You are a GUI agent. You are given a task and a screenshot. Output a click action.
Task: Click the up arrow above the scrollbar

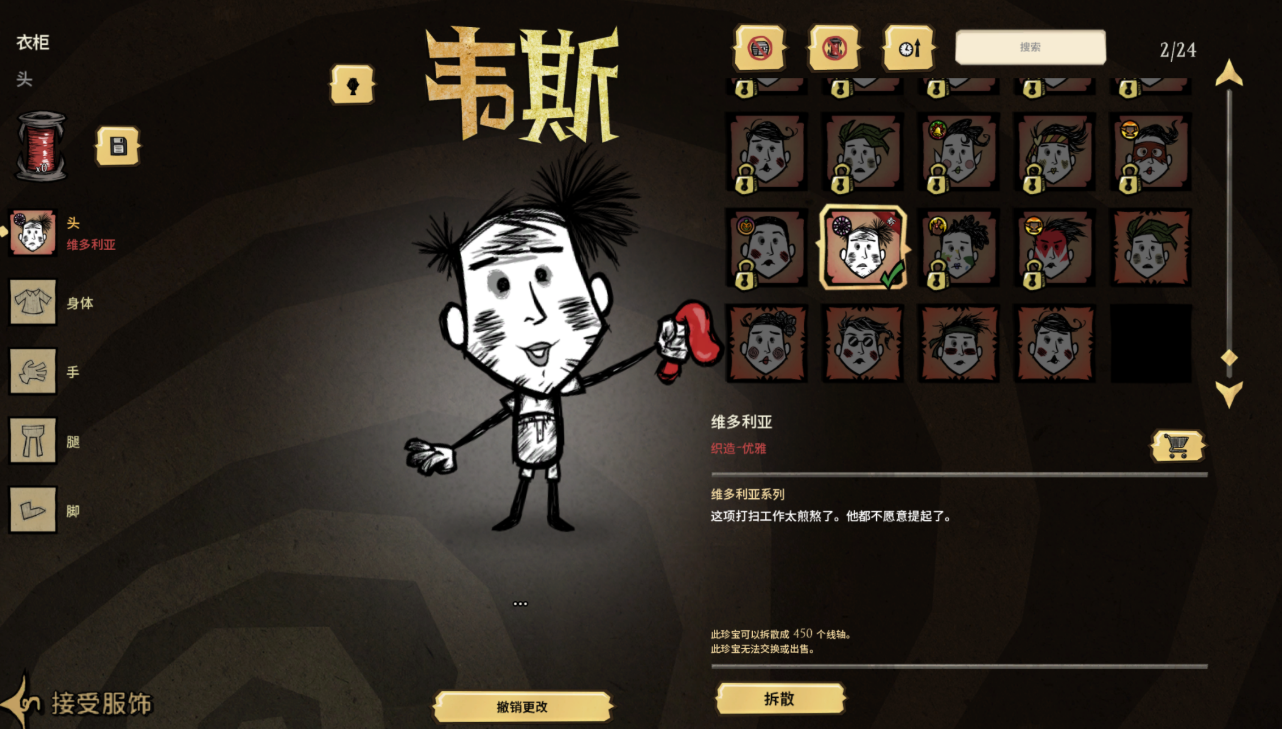tap(1230, 71)
